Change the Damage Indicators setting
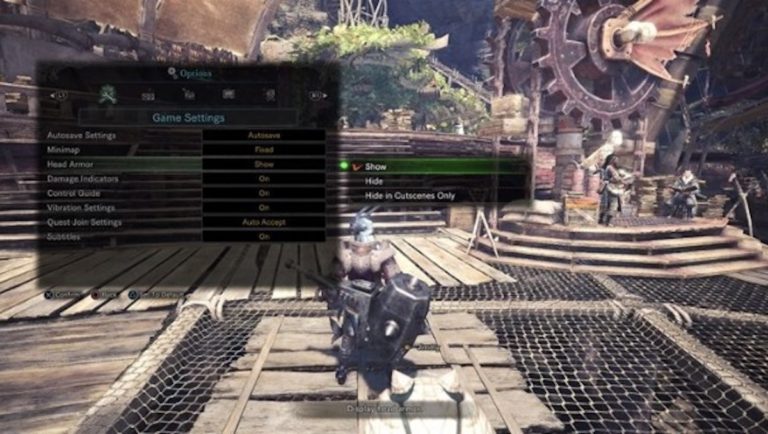768x434 pixels. coord(264,178)
